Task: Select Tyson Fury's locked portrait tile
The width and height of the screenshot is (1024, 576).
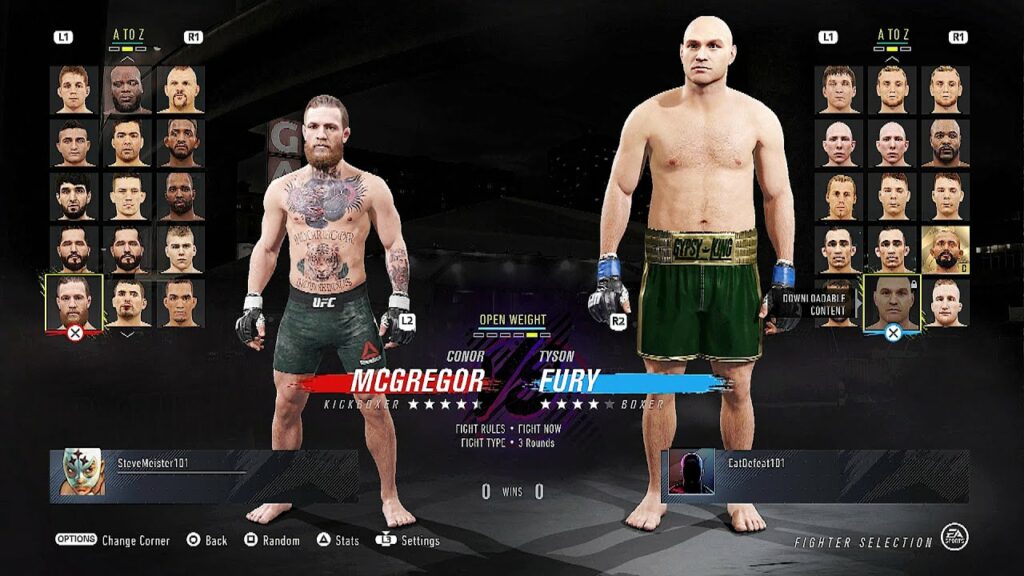Action: pyautogui.click(x=892, y=302)
